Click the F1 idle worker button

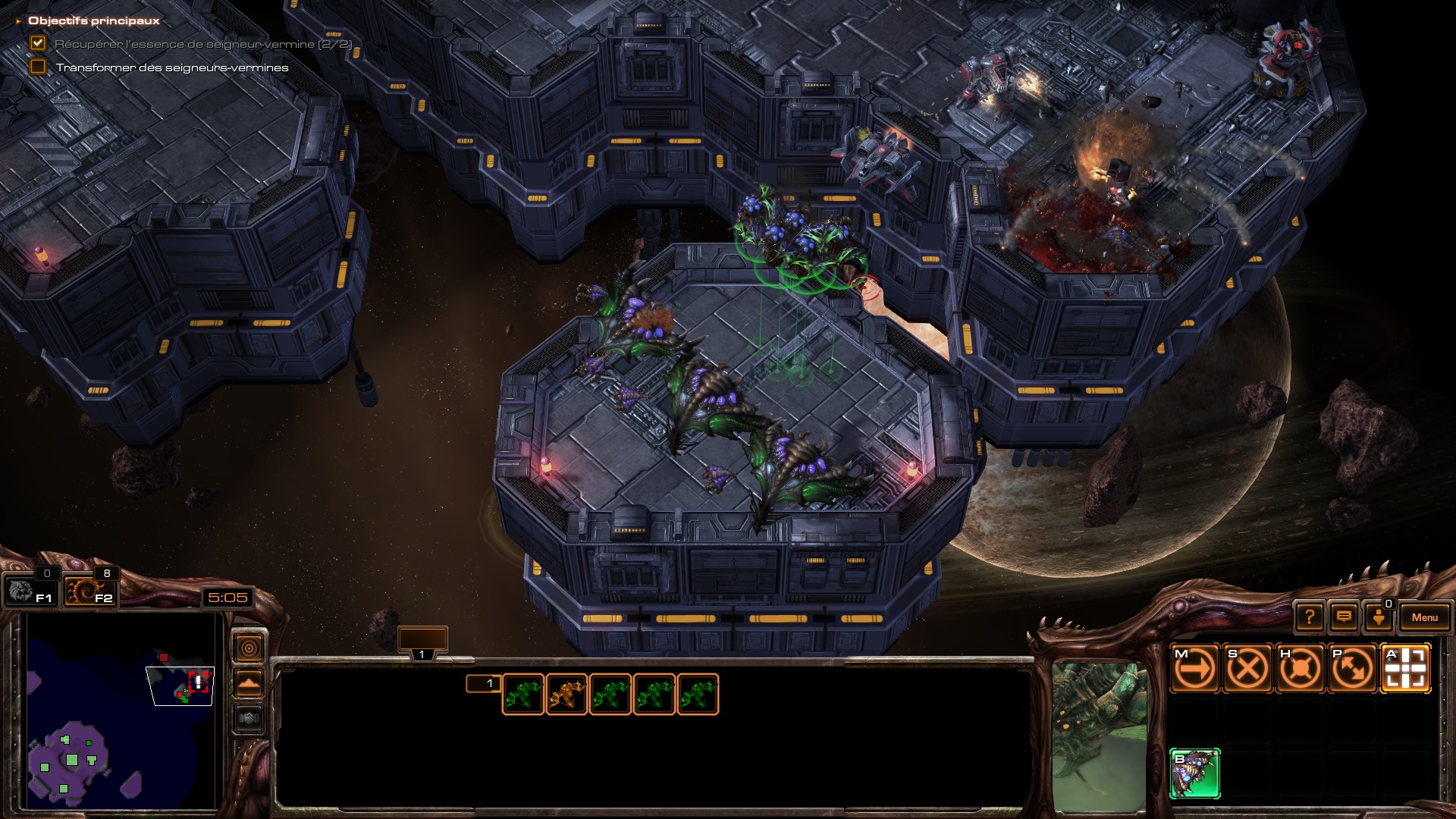click(30, 591)
